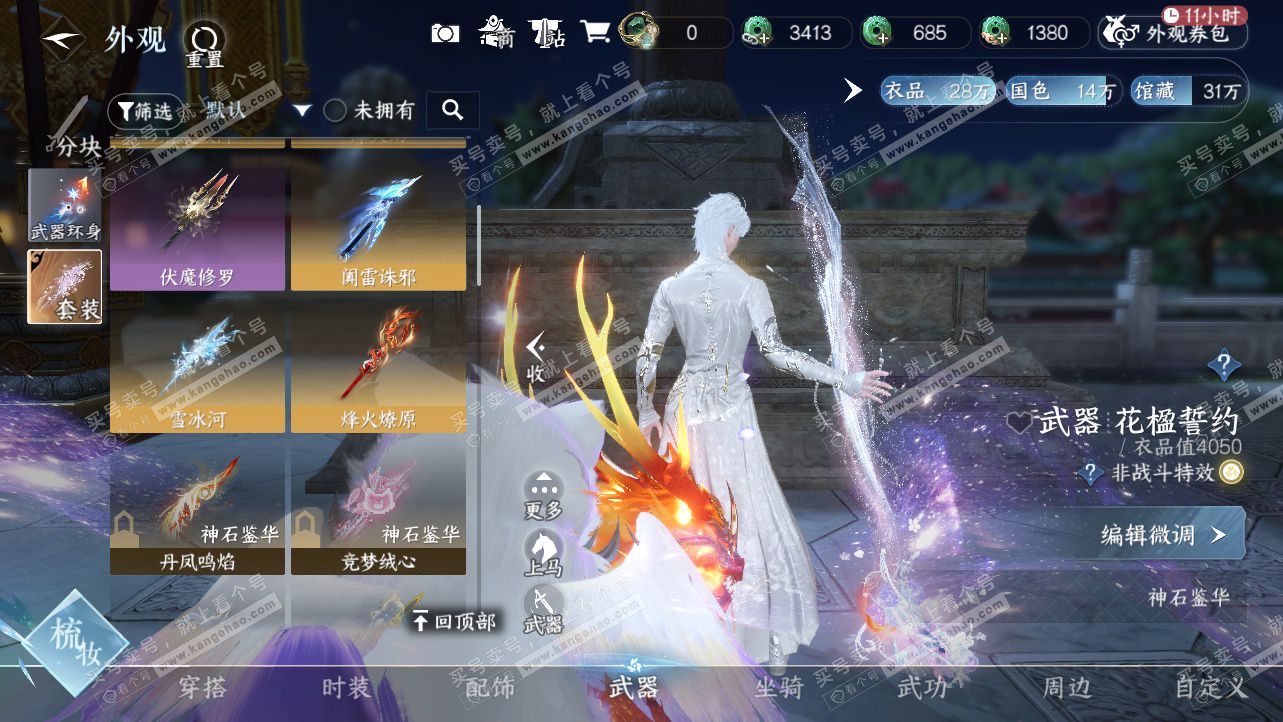Select the 武器环身 category

click(65, 206)
